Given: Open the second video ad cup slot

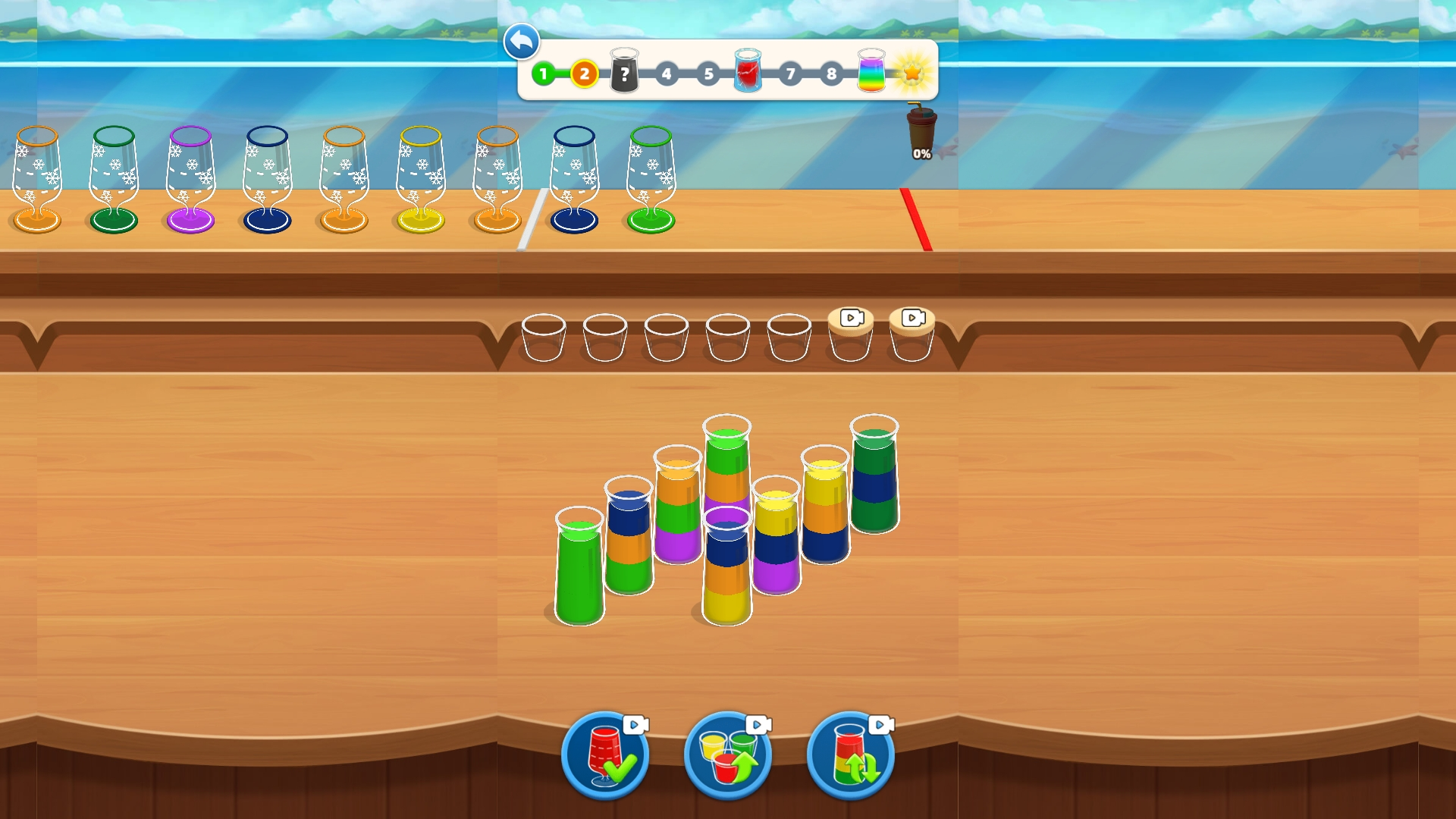Looking at the screenshot, I should 911,334.
